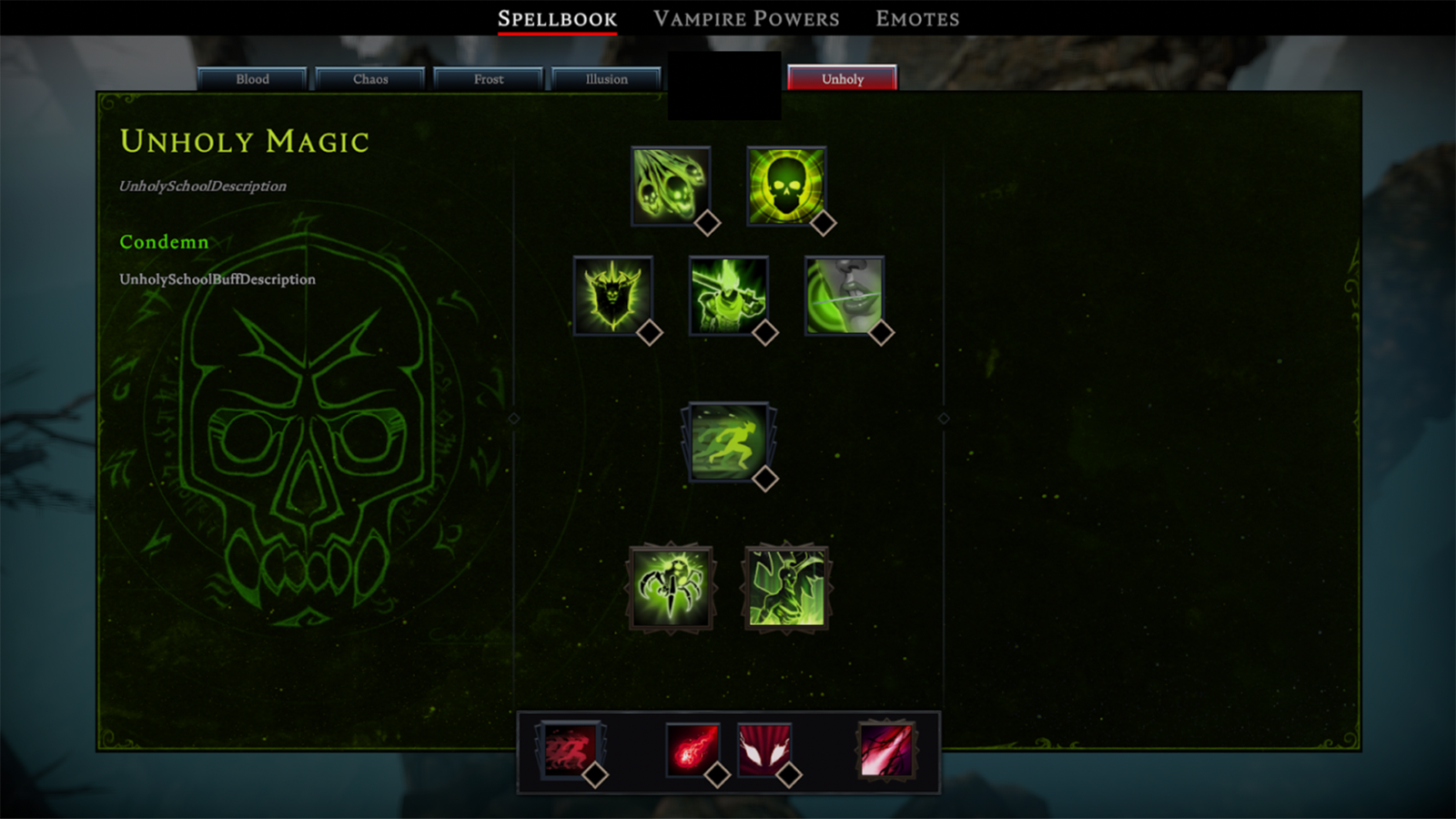Viewport: 1456px width, 819px height.
Task: Select the Blood magic school tab
Action: coord(252,79)
